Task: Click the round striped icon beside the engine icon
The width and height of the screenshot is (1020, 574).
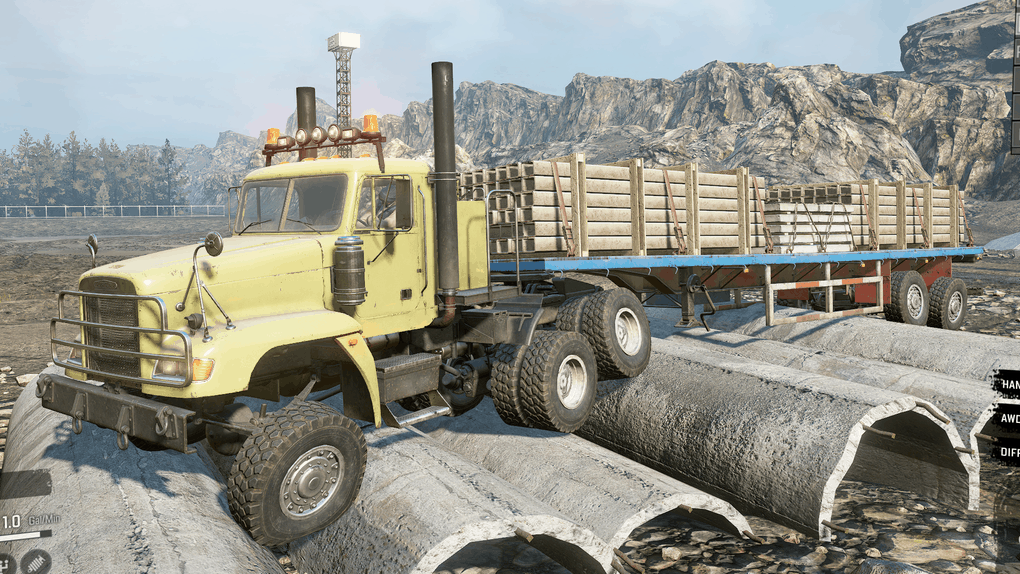Action: click(36, 562)
